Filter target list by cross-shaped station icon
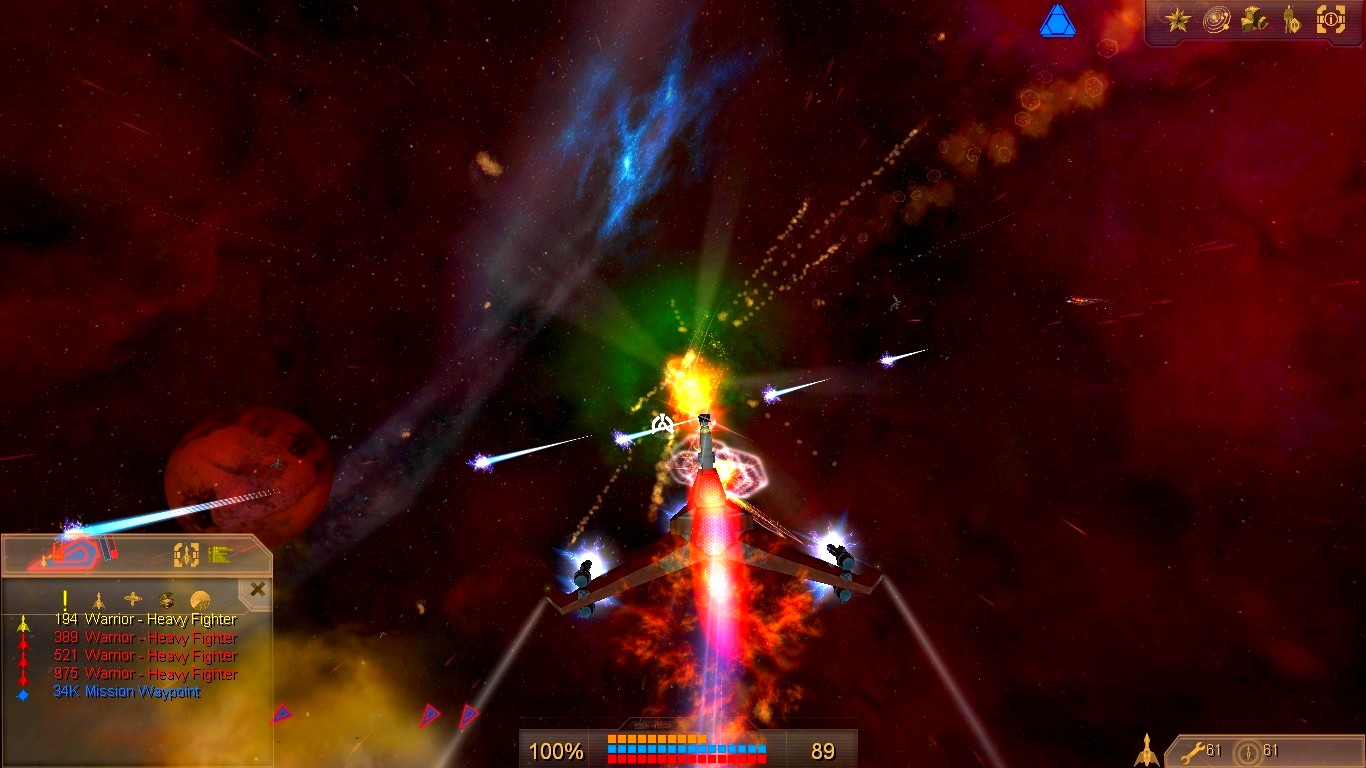 [133, 600]
